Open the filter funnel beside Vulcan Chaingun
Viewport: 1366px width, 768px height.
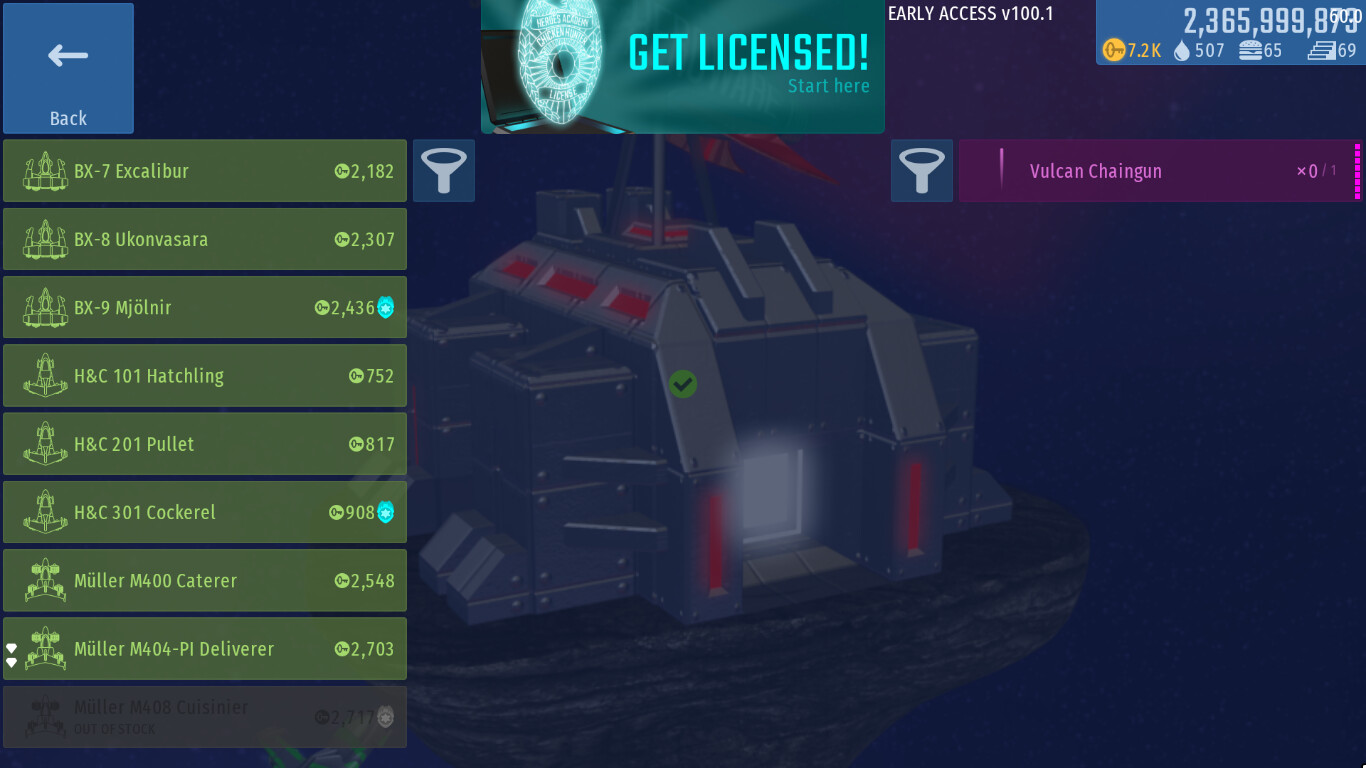coord(922,171)
